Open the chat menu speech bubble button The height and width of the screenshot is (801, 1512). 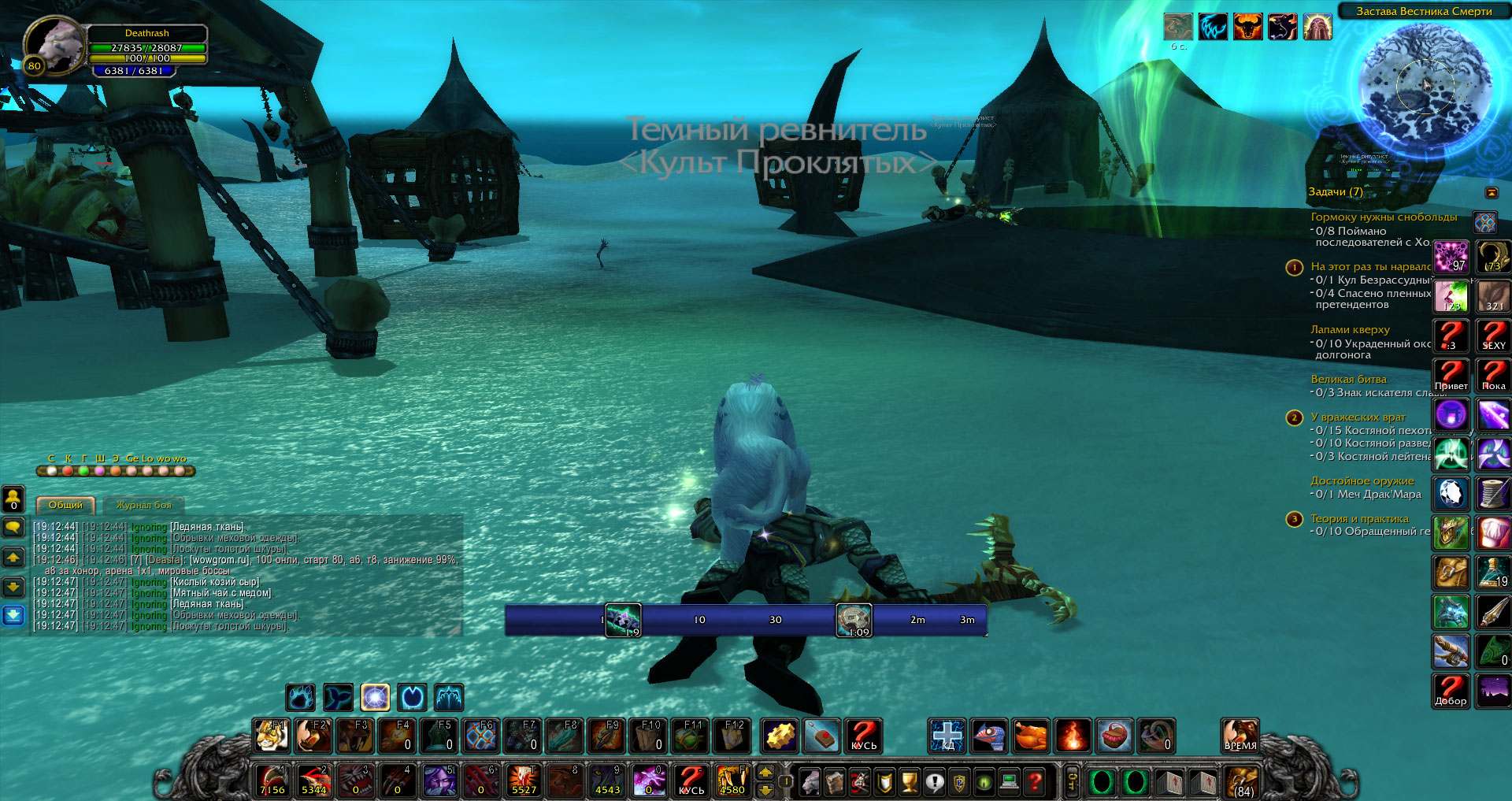click(13, 526)
